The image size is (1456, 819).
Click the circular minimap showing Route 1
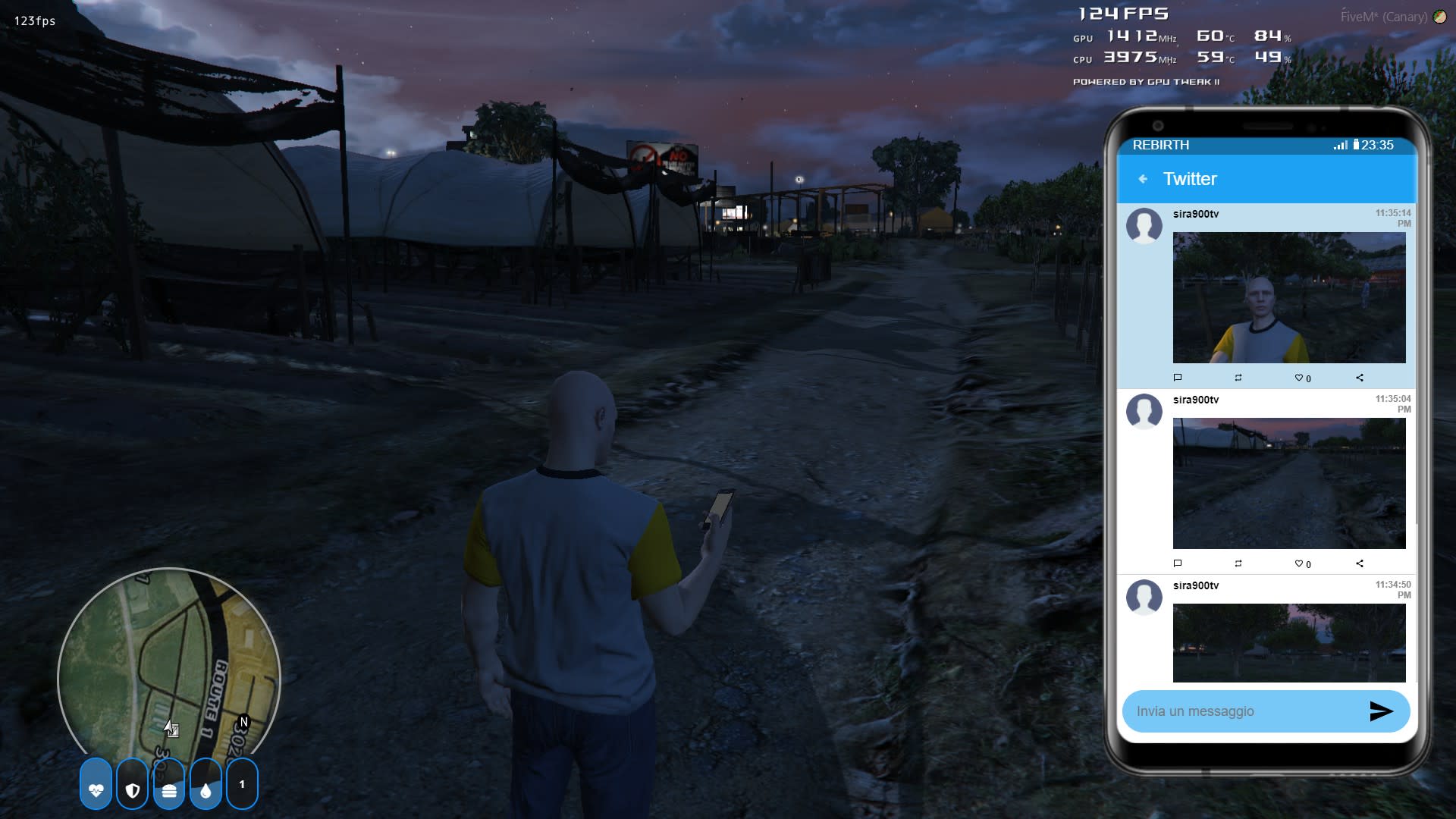(x=169, y=667)
